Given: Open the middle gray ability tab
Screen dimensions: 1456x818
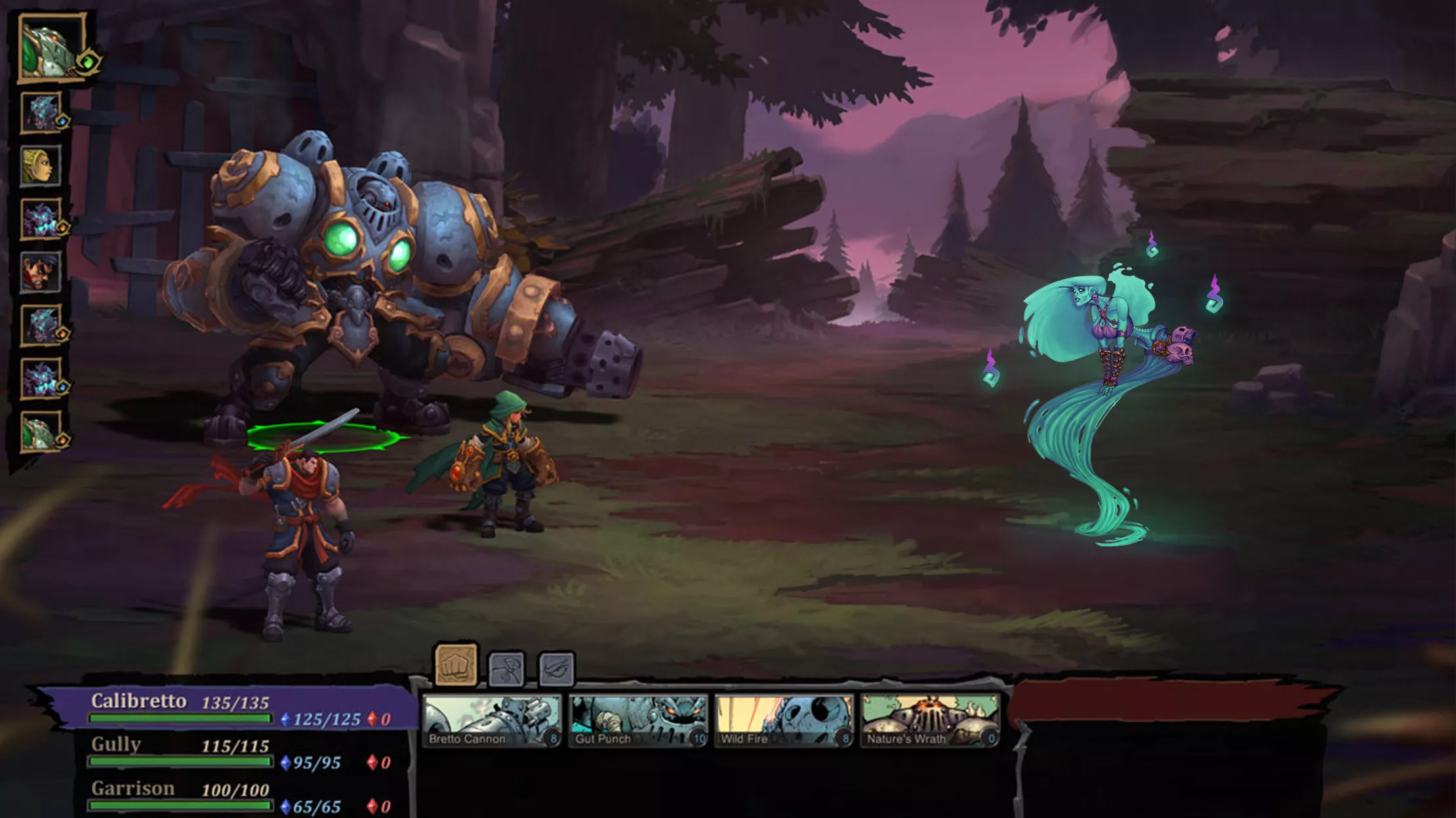Looking at the screenshot, I should click(506, 668).
